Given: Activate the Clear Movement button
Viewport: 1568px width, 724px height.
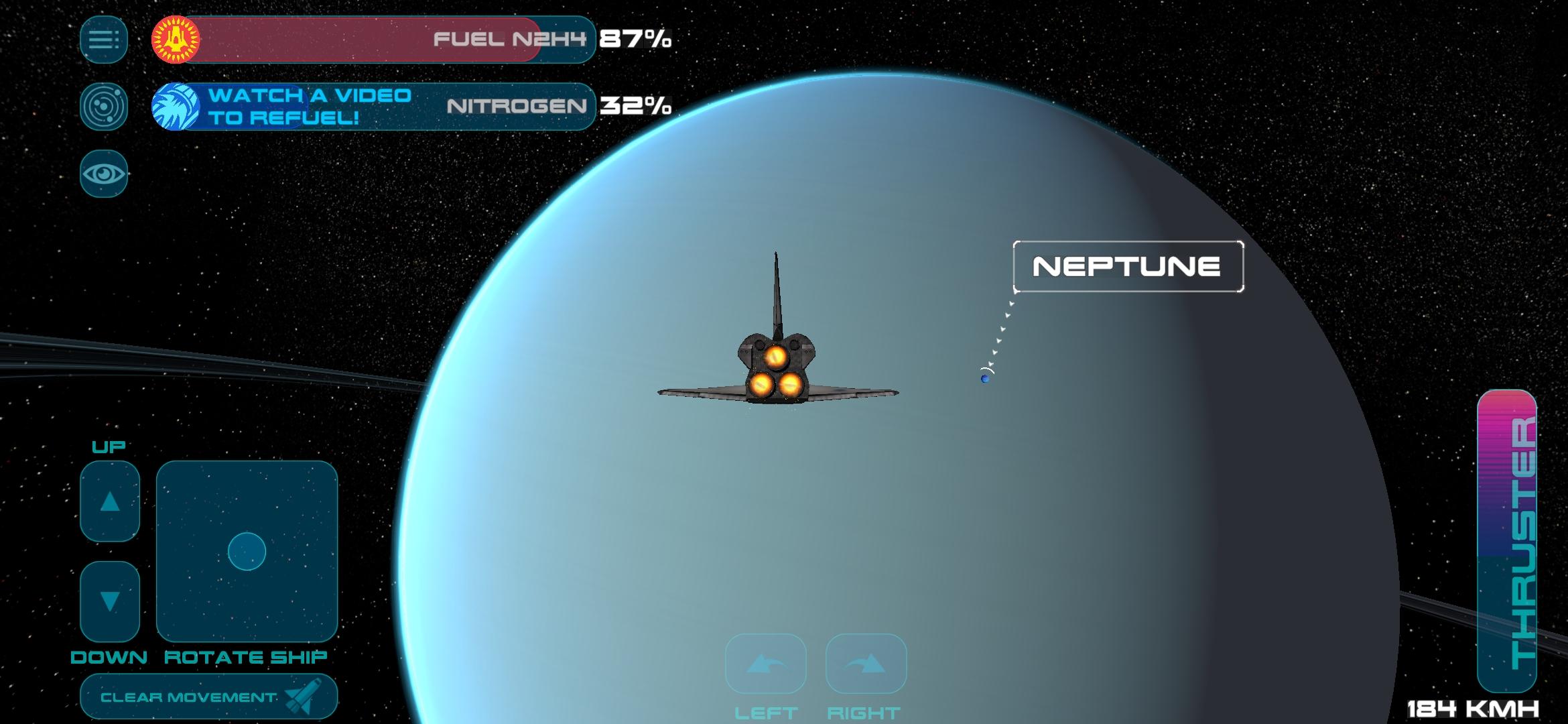Looking at the screenshot, I should 208,697.
